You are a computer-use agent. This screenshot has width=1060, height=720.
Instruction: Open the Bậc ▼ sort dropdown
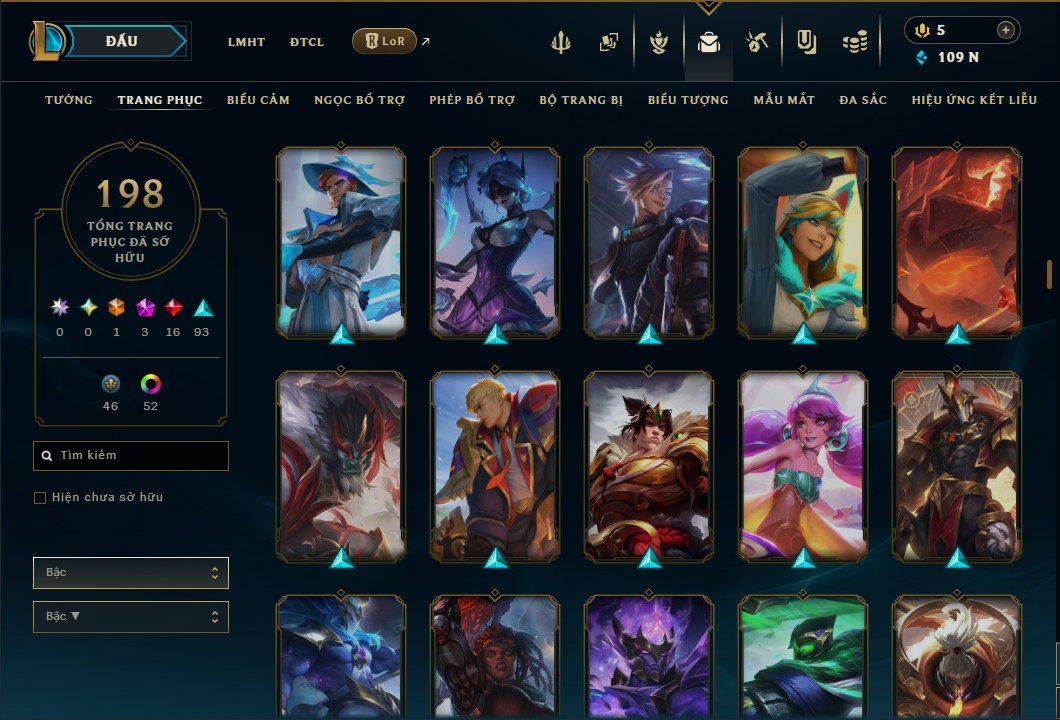(x=131, y=616)
